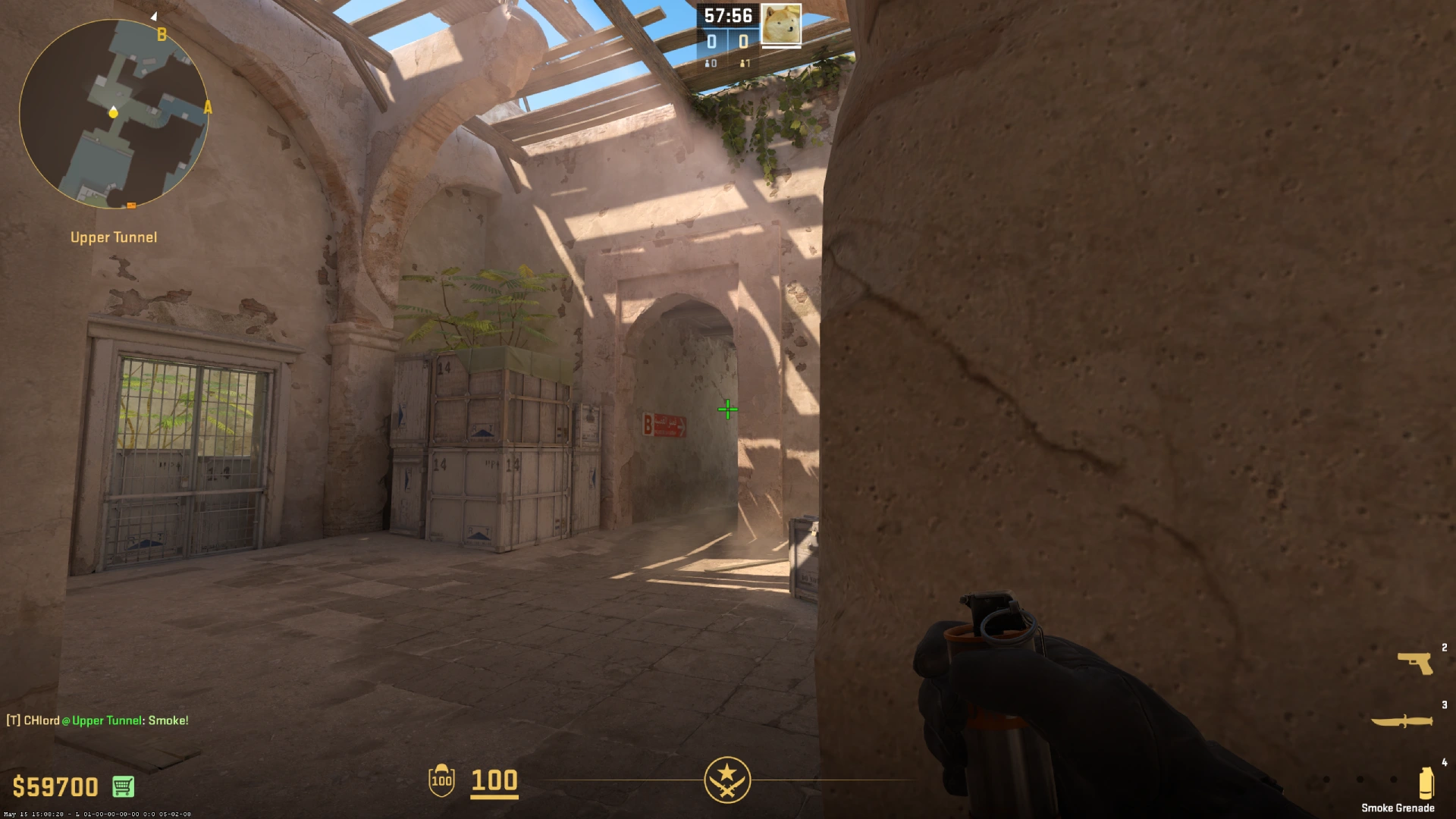Click the round skull-match icon on the bottom bar
Screen dimensions: 1456x819
(x=728, y=780)
